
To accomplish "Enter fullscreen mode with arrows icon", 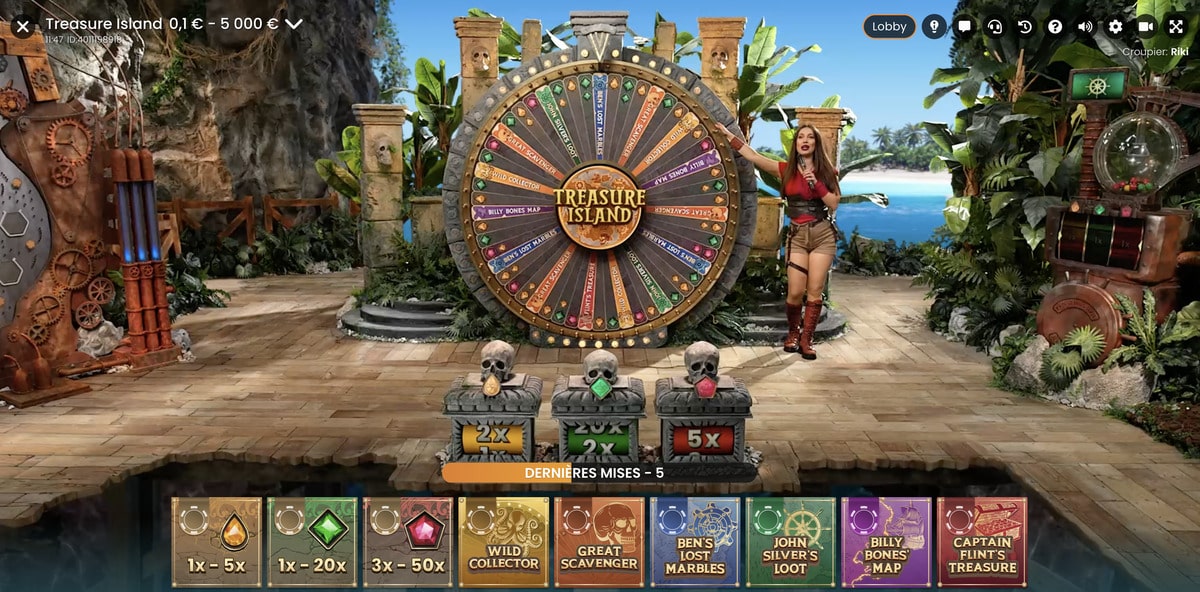I will 1176,27.
